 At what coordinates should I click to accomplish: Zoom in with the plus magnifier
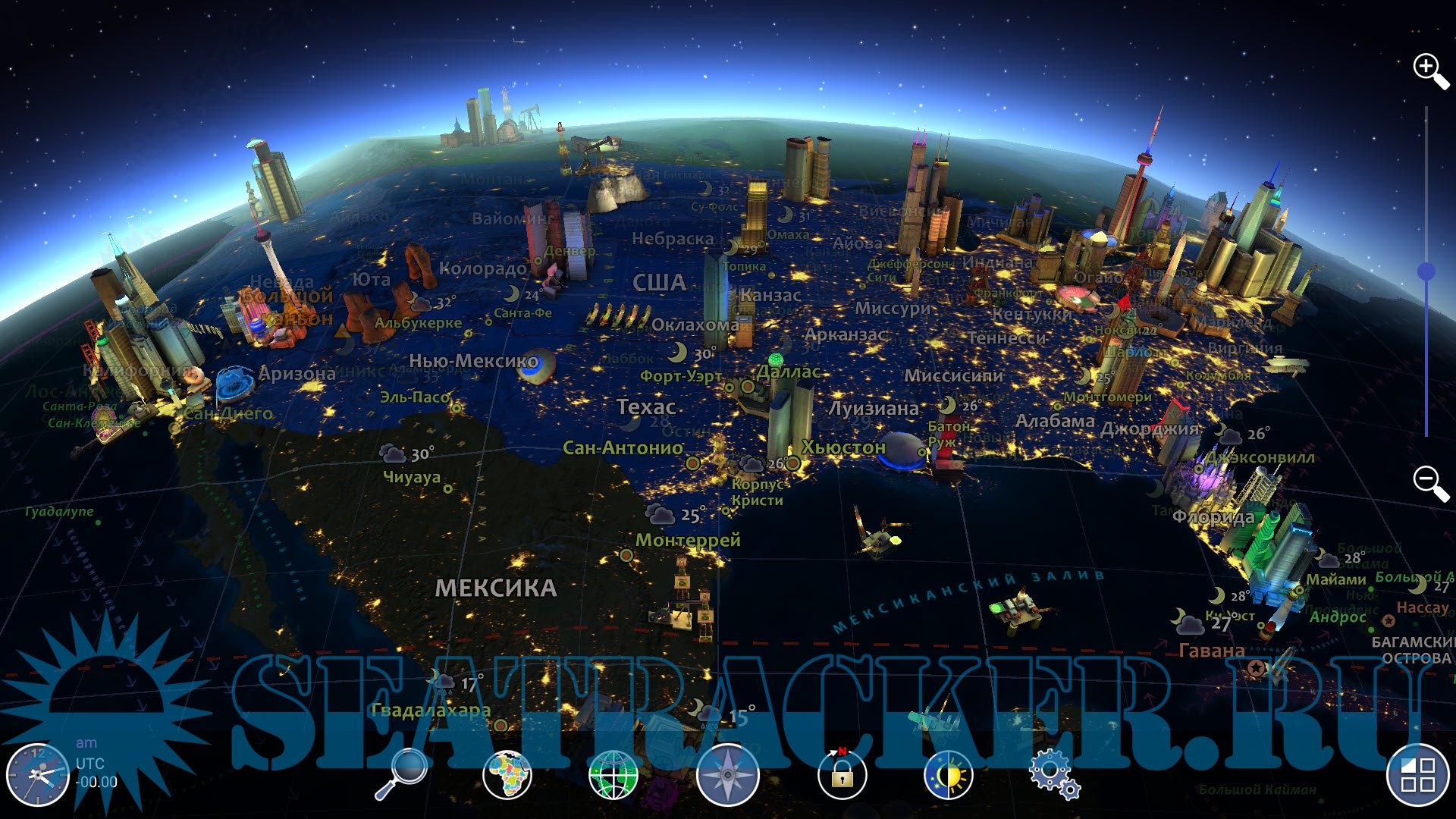pyautogui.click(x=1430, y=71)
